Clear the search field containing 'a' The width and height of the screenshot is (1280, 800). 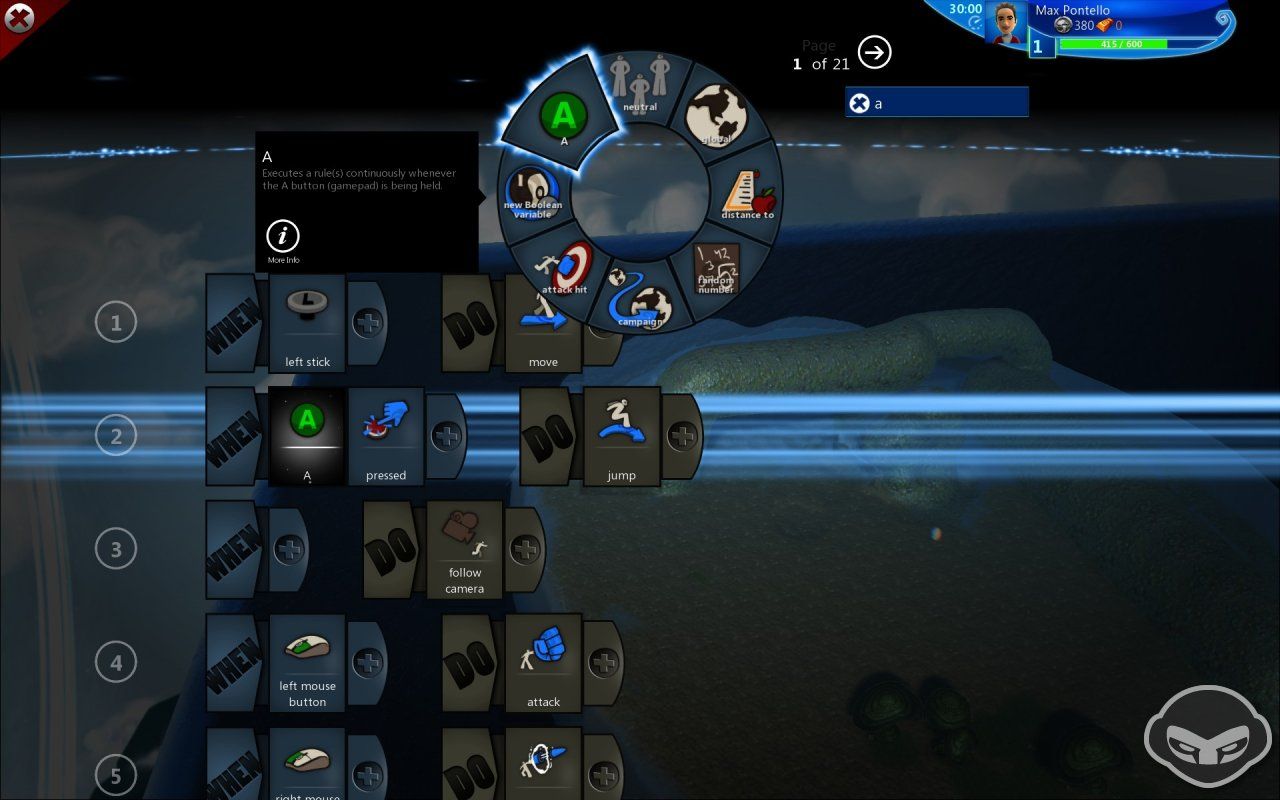860,103
